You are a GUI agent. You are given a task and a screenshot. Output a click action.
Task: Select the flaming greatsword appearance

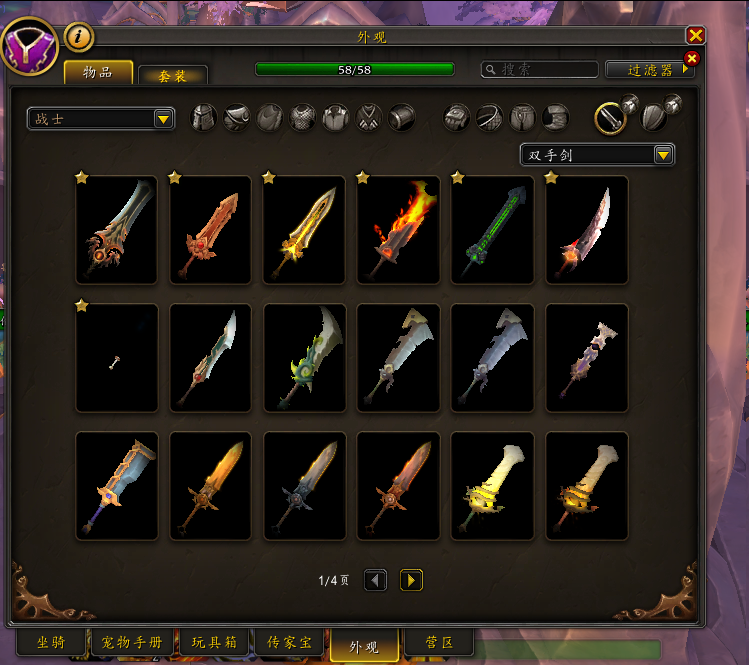[x=398, y=229]
